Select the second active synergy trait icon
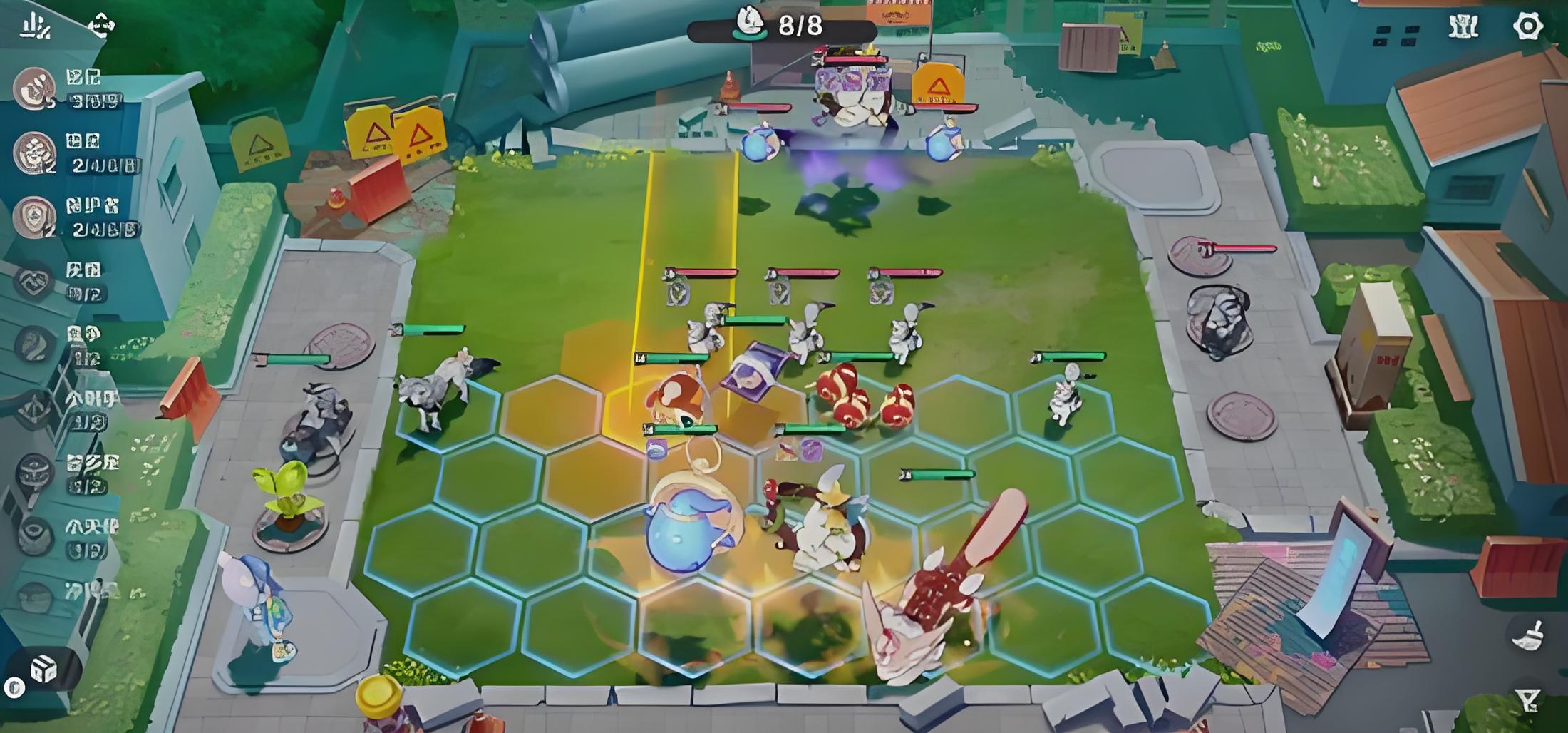Image resolution: width=1568 pixels, height=733 pixels. [x=33, y=153]
